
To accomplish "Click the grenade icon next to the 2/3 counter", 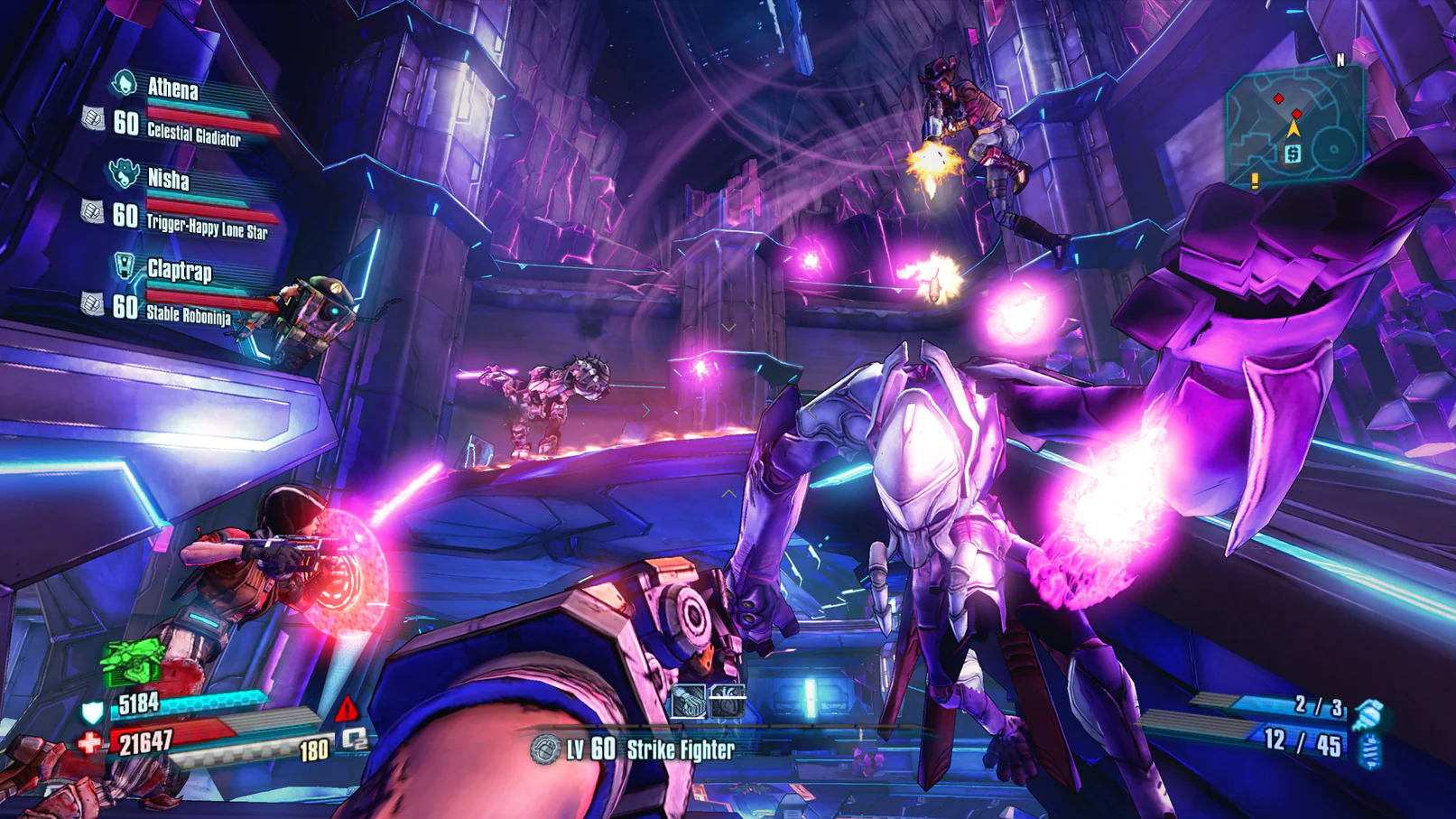I will pos(1369,712).
